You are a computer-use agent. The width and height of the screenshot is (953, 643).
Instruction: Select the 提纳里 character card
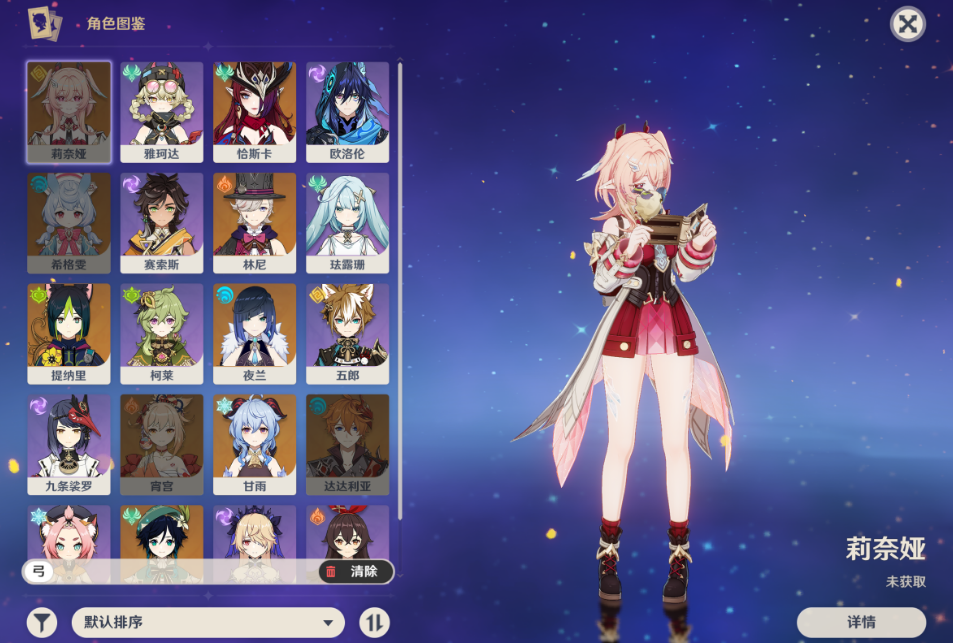pos(69,333)
